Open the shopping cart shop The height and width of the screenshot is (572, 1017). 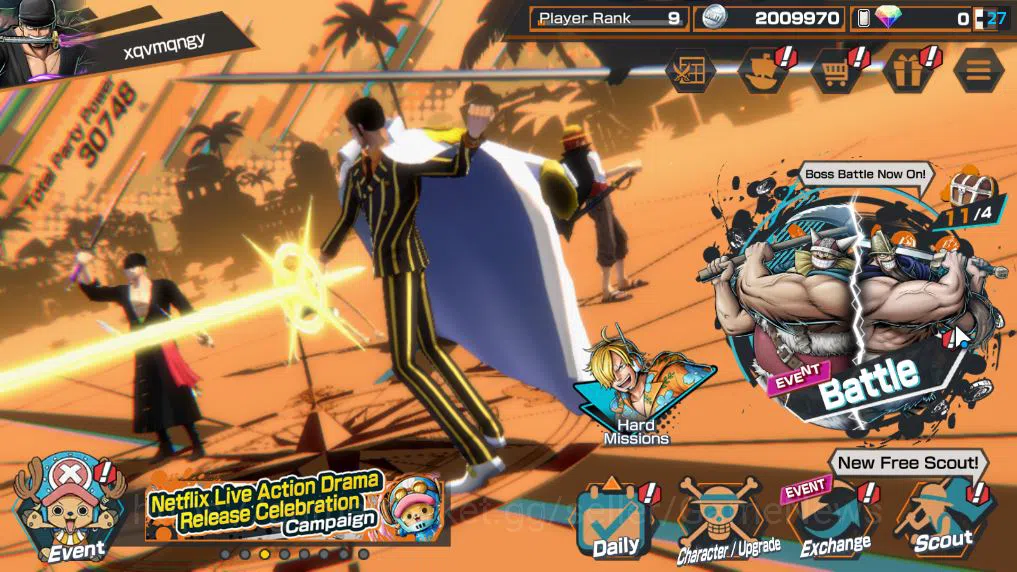coord(835,71)
